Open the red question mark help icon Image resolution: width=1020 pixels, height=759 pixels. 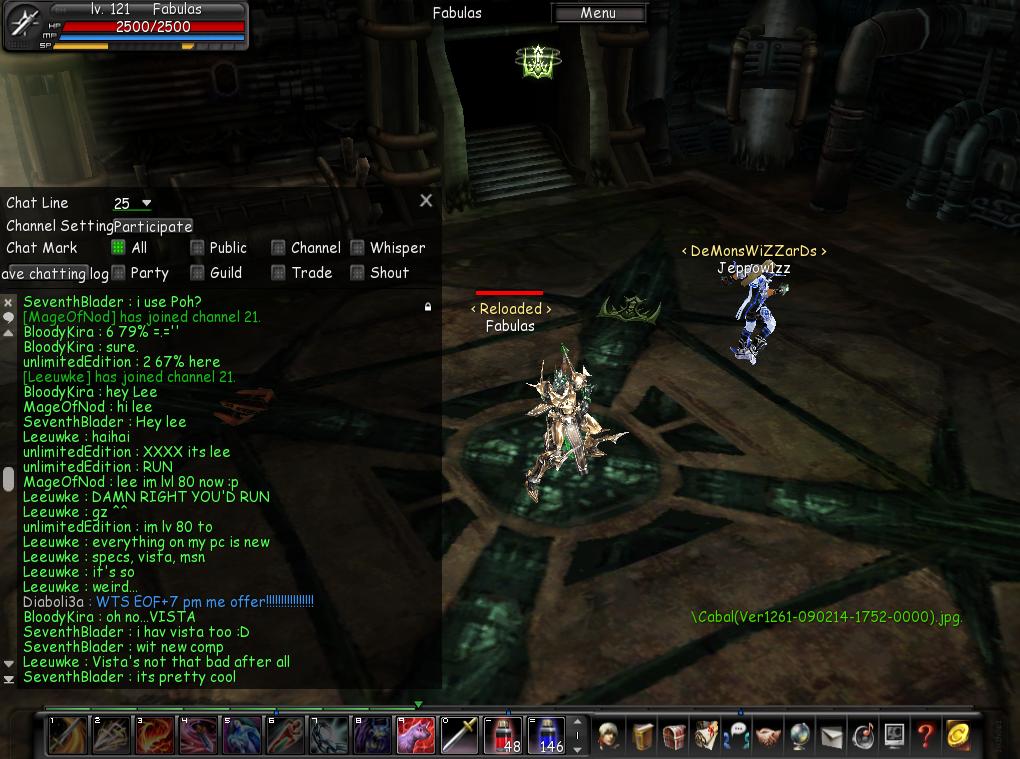925,735
